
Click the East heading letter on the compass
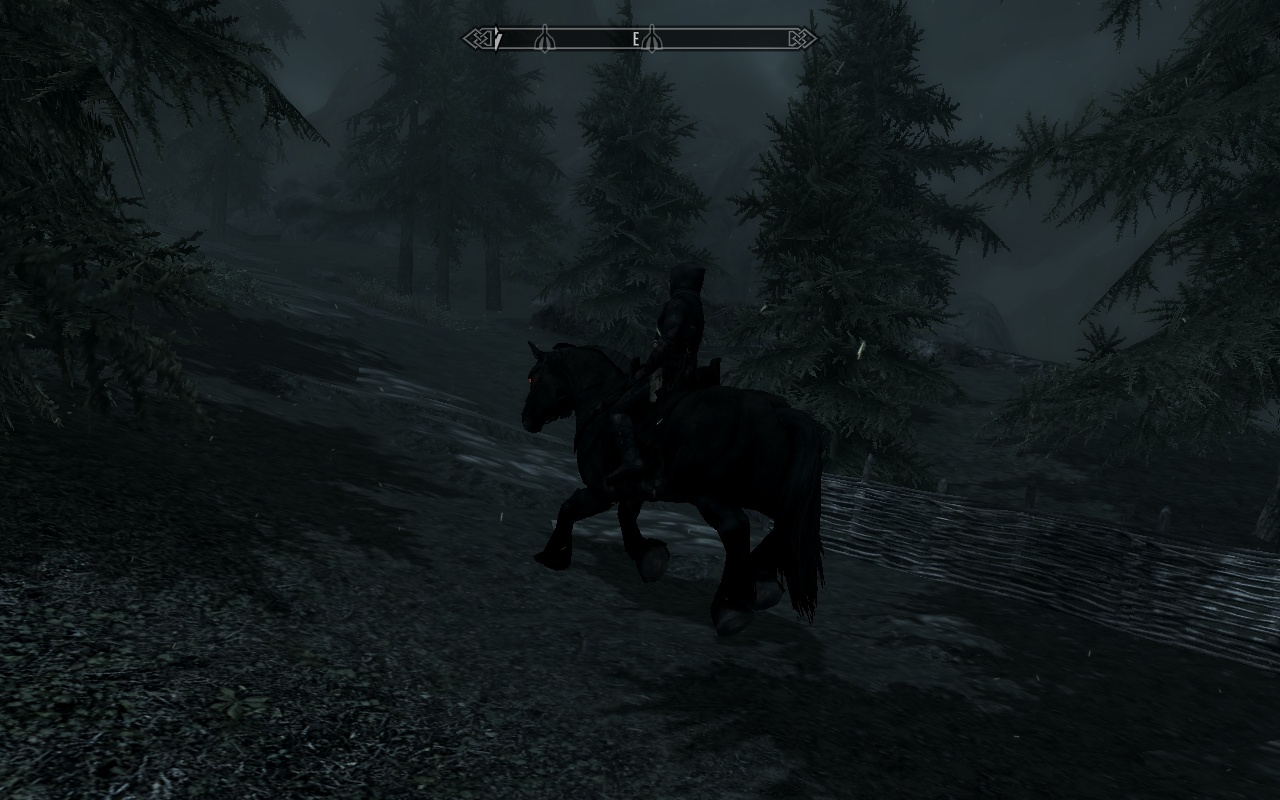[635, 40]
